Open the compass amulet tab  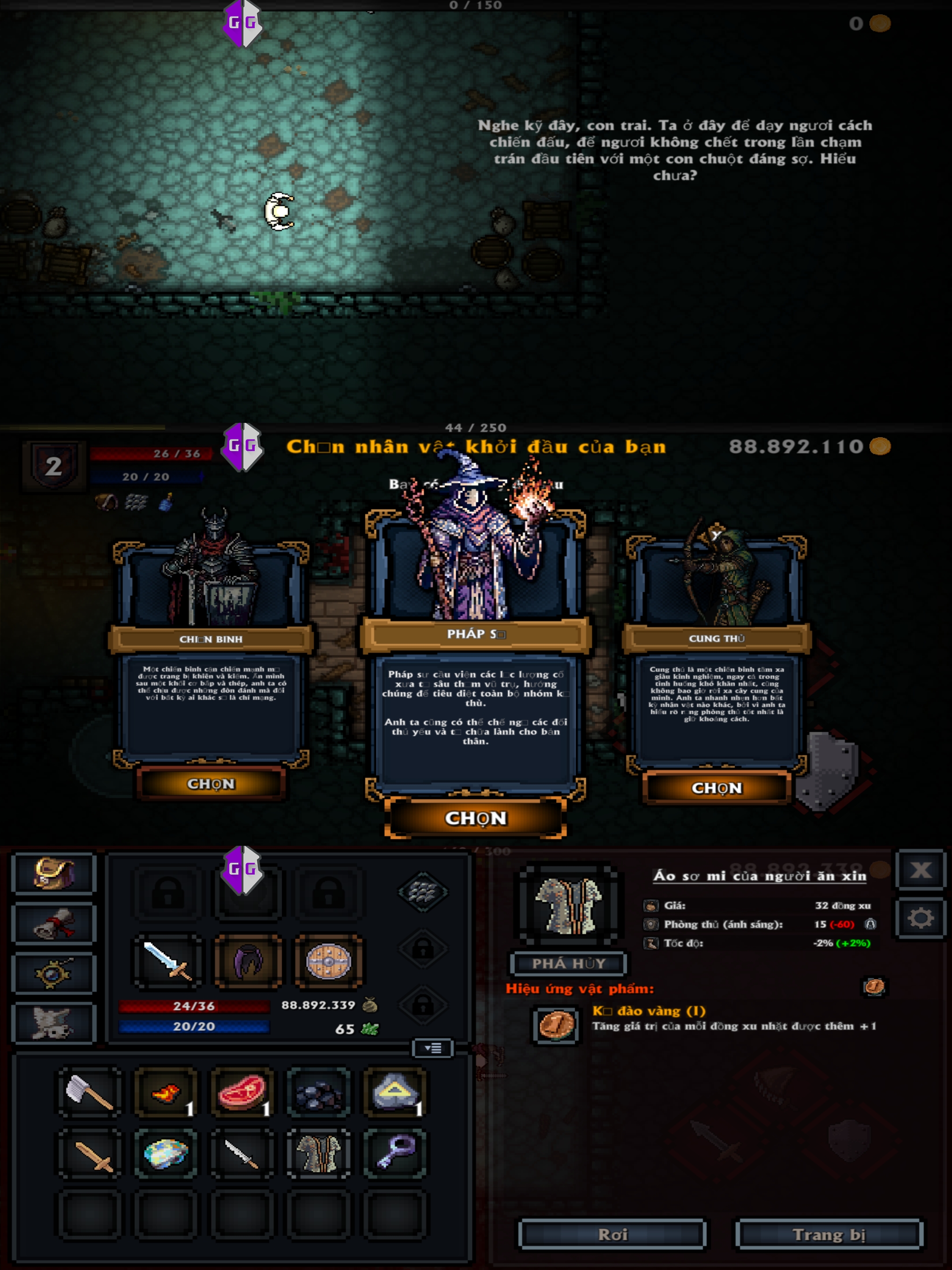54,973
